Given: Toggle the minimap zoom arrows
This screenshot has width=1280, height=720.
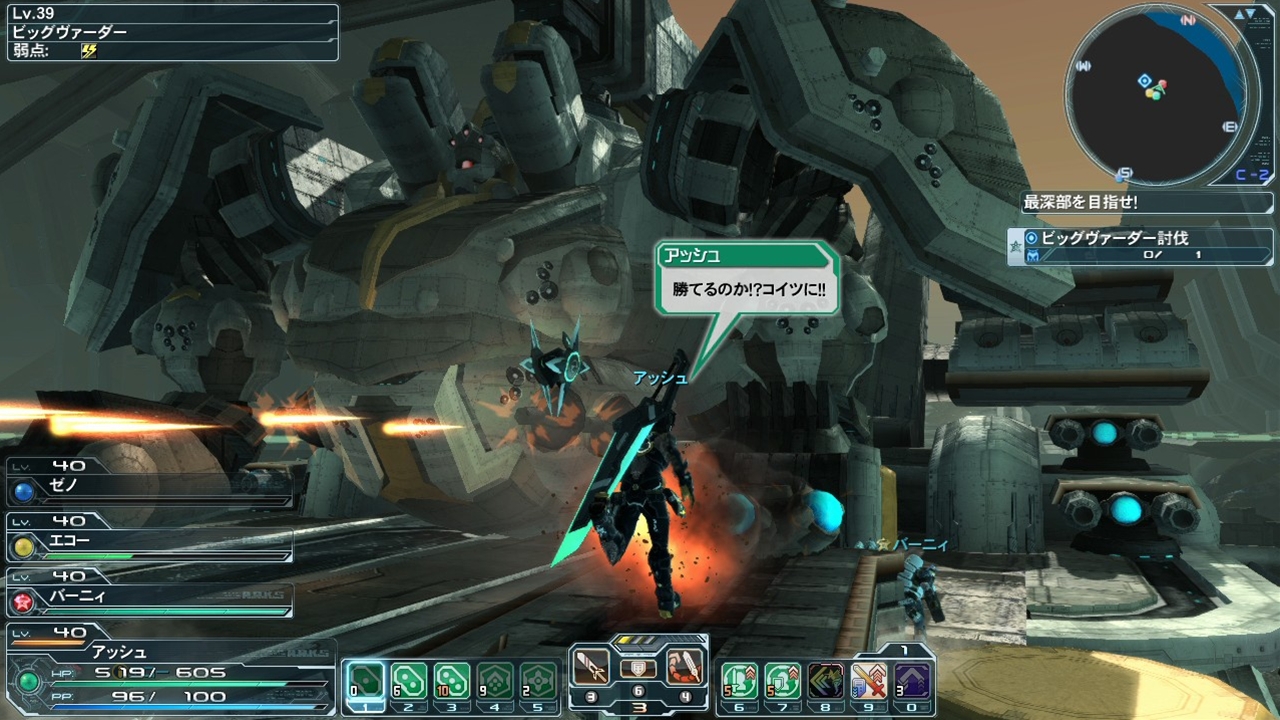Looking at the screenshot, I should click(1245, 14).
